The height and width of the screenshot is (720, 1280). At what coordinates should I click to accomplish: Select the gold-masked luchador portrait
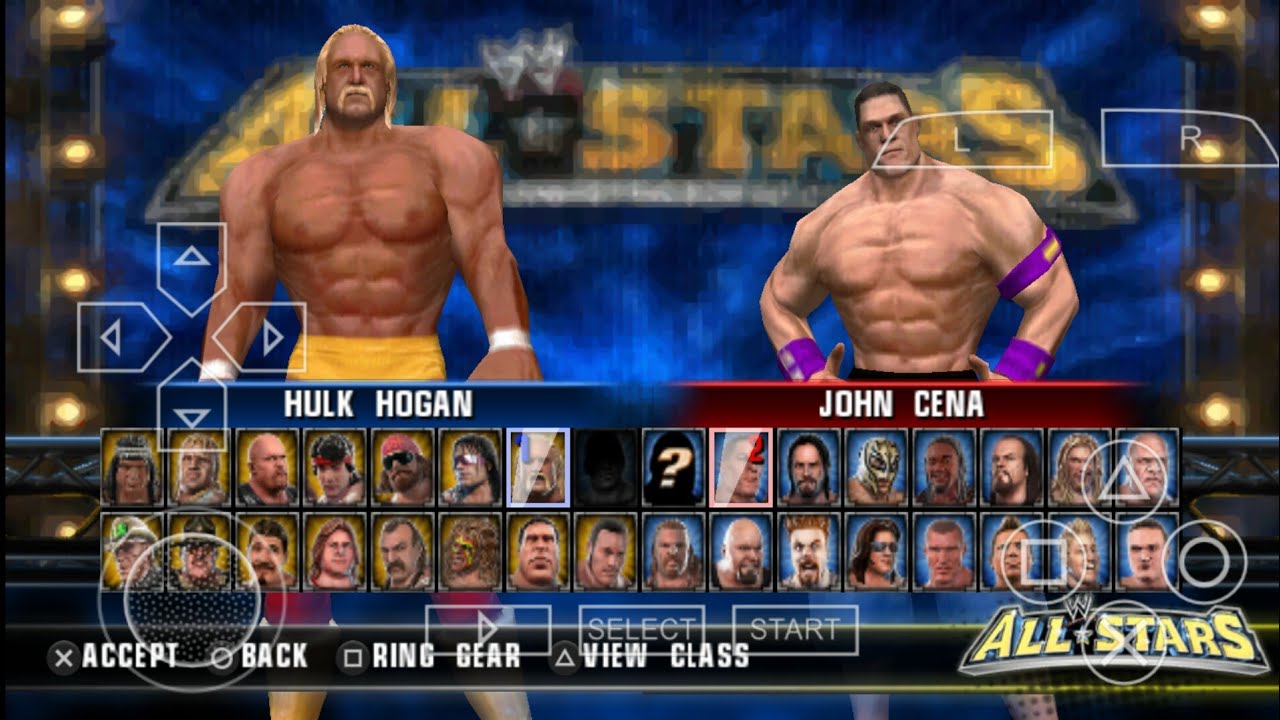tap(876, 467)
